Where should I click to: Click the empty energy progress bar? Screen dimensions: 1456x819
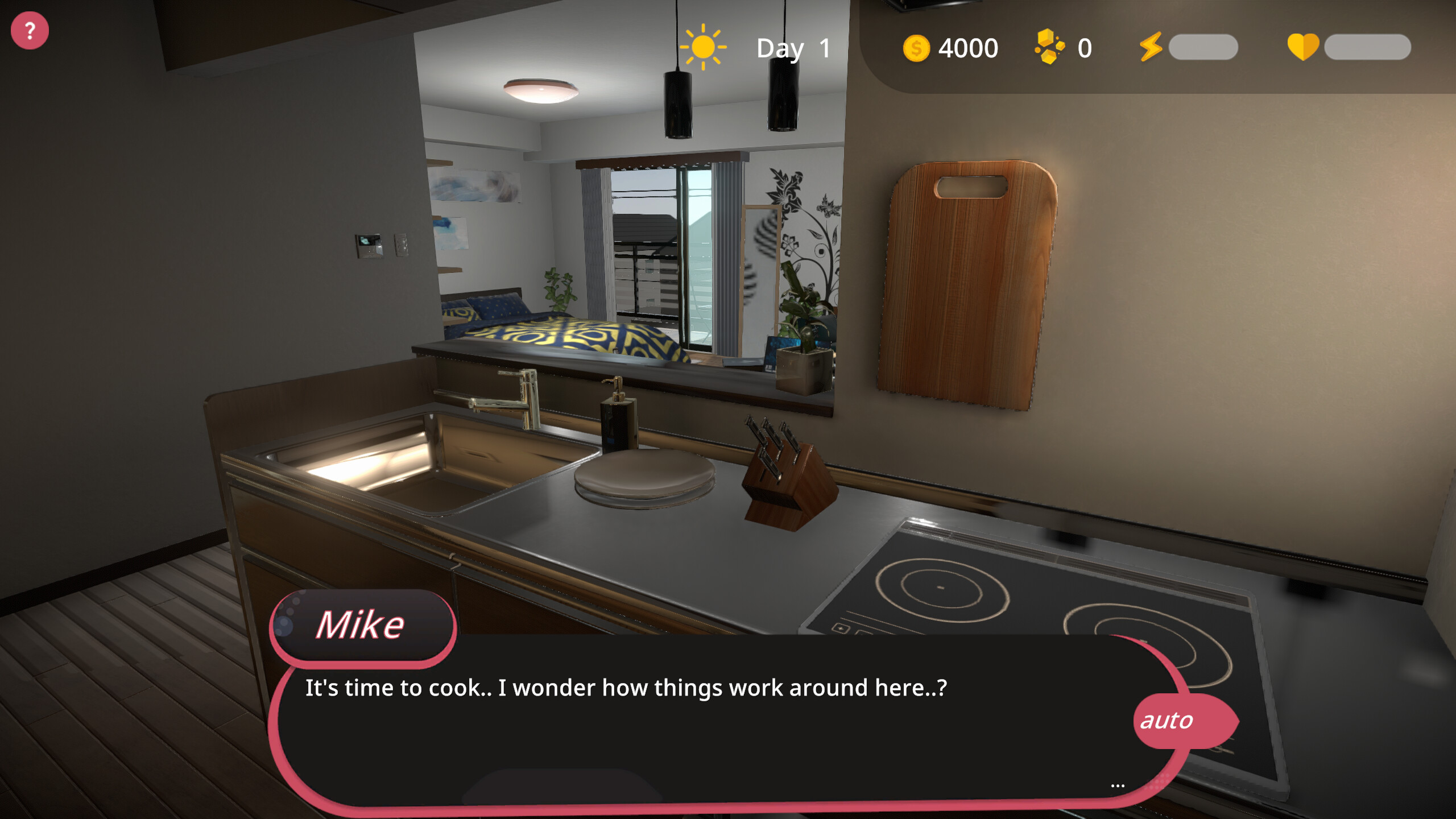(1202, 48)
